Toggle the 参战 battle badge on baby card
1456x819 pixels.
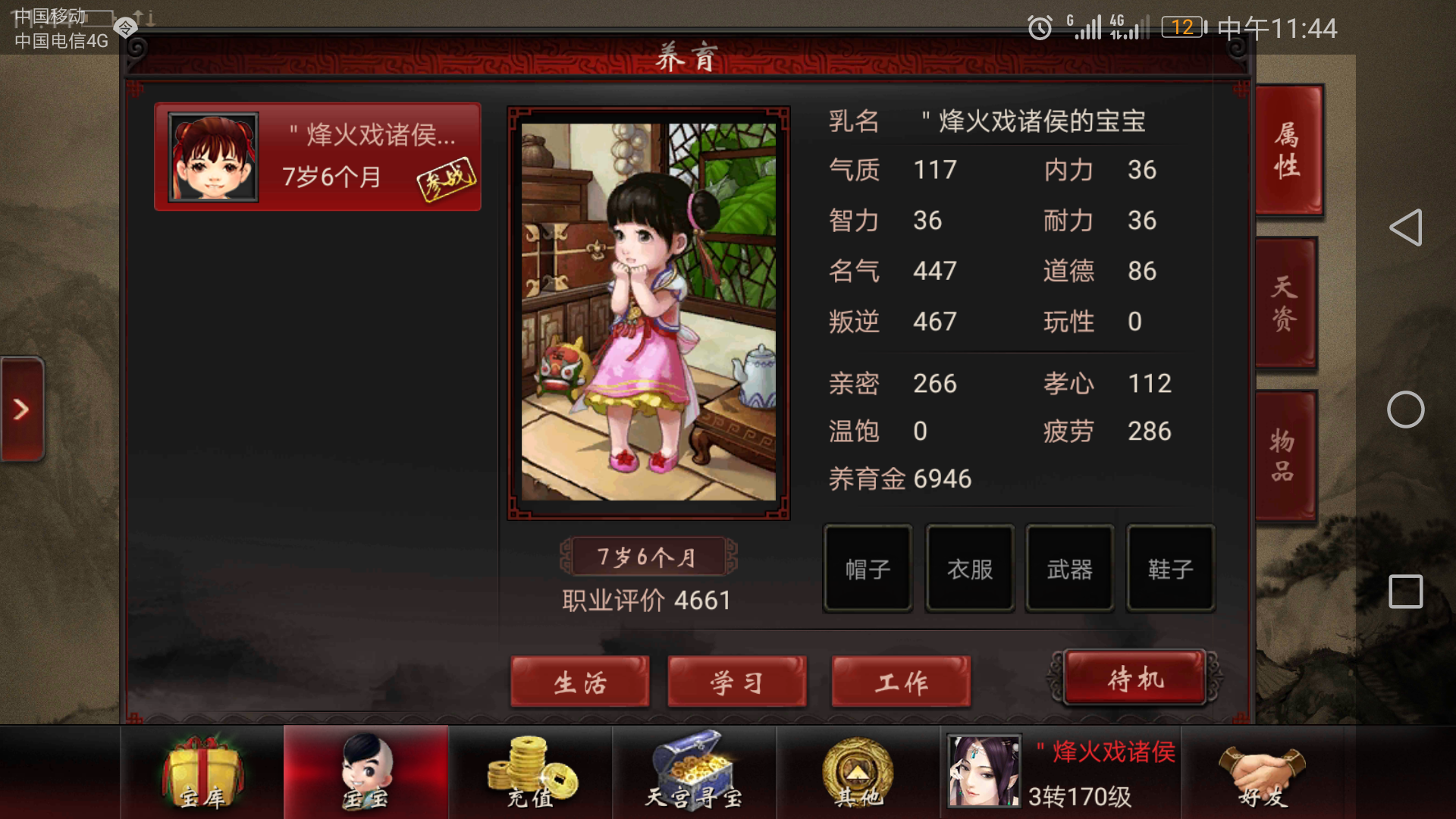pos(448,179)
